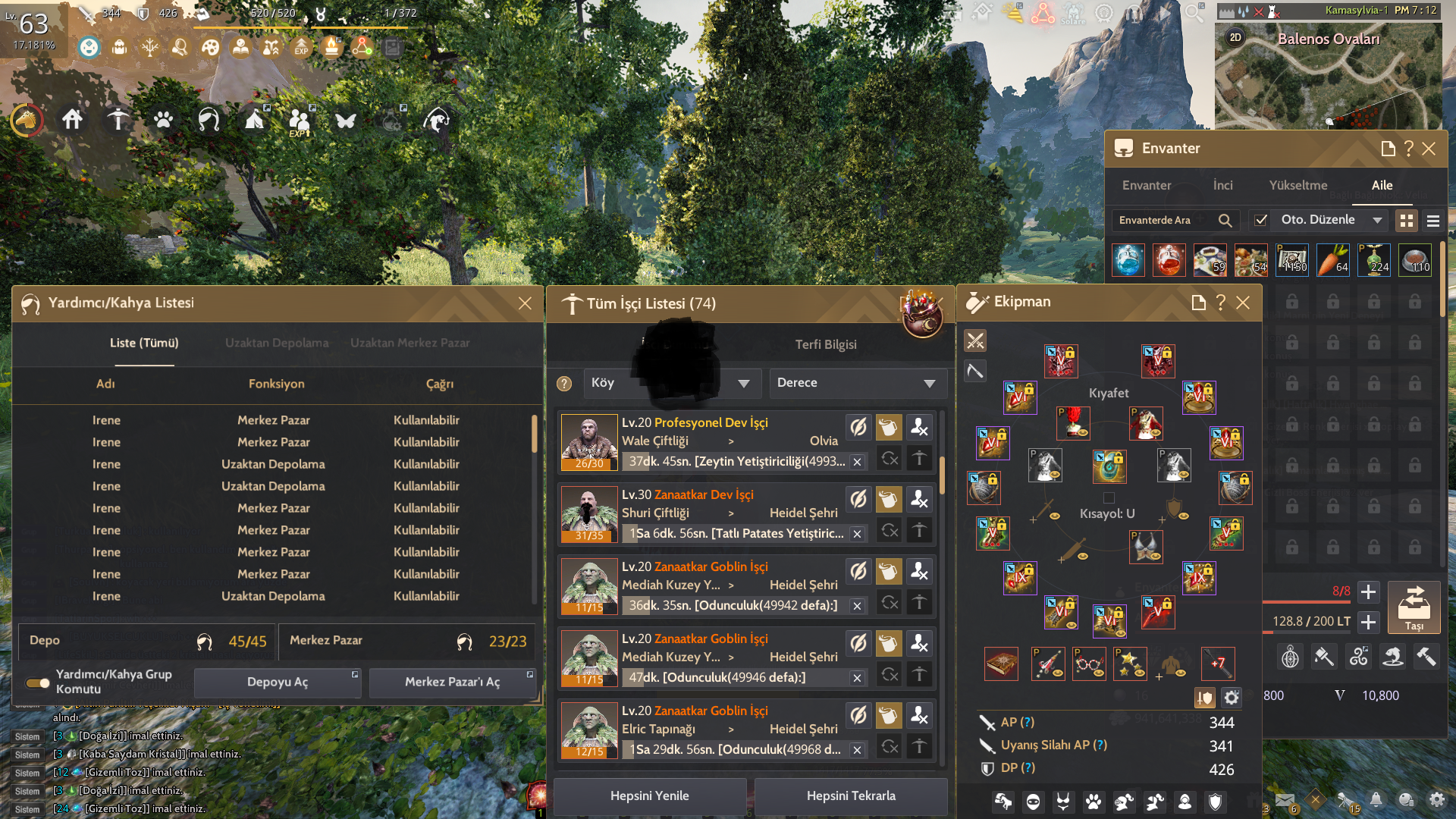The image size is (1456, 819).
Task: Open the Derece sort dropdown
Action: 858,383
